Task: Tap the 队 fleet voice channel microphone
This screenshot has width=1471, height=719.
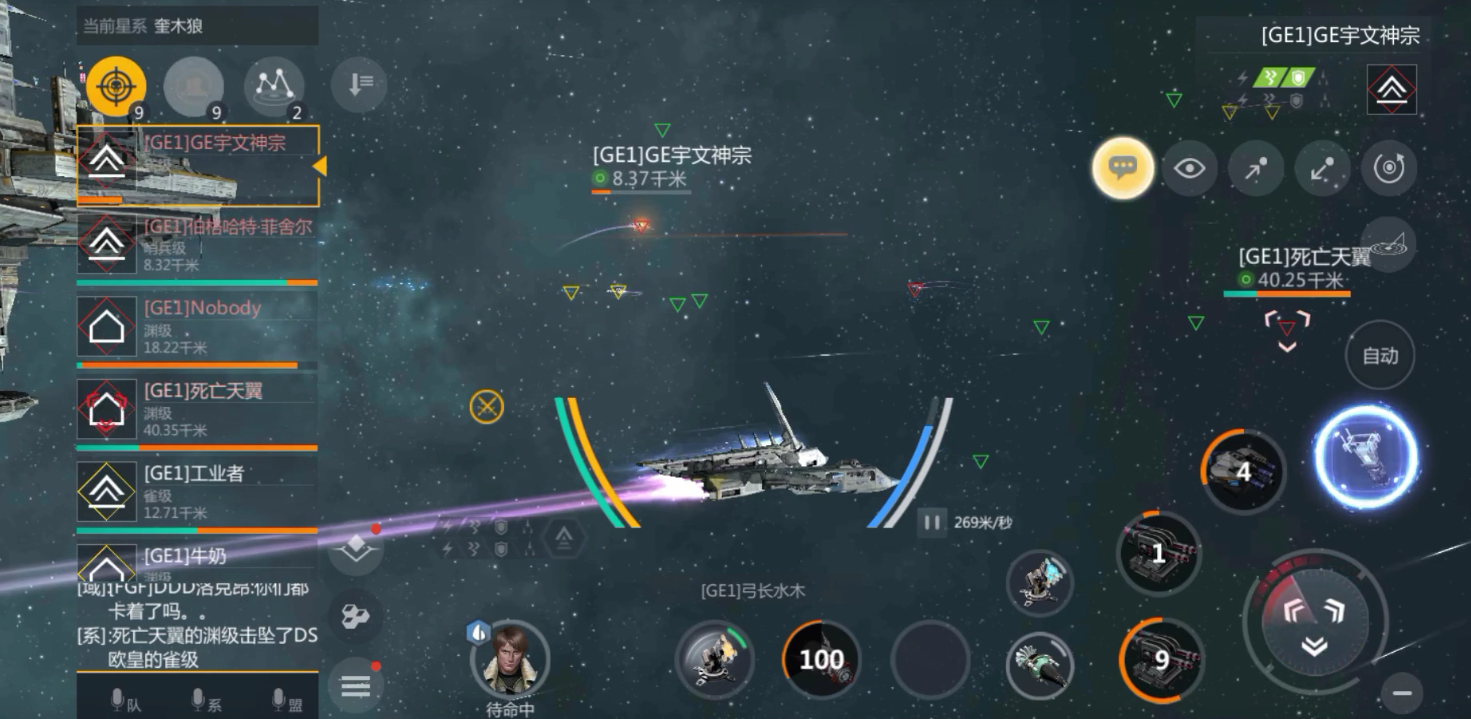Action: pos(125,701)
